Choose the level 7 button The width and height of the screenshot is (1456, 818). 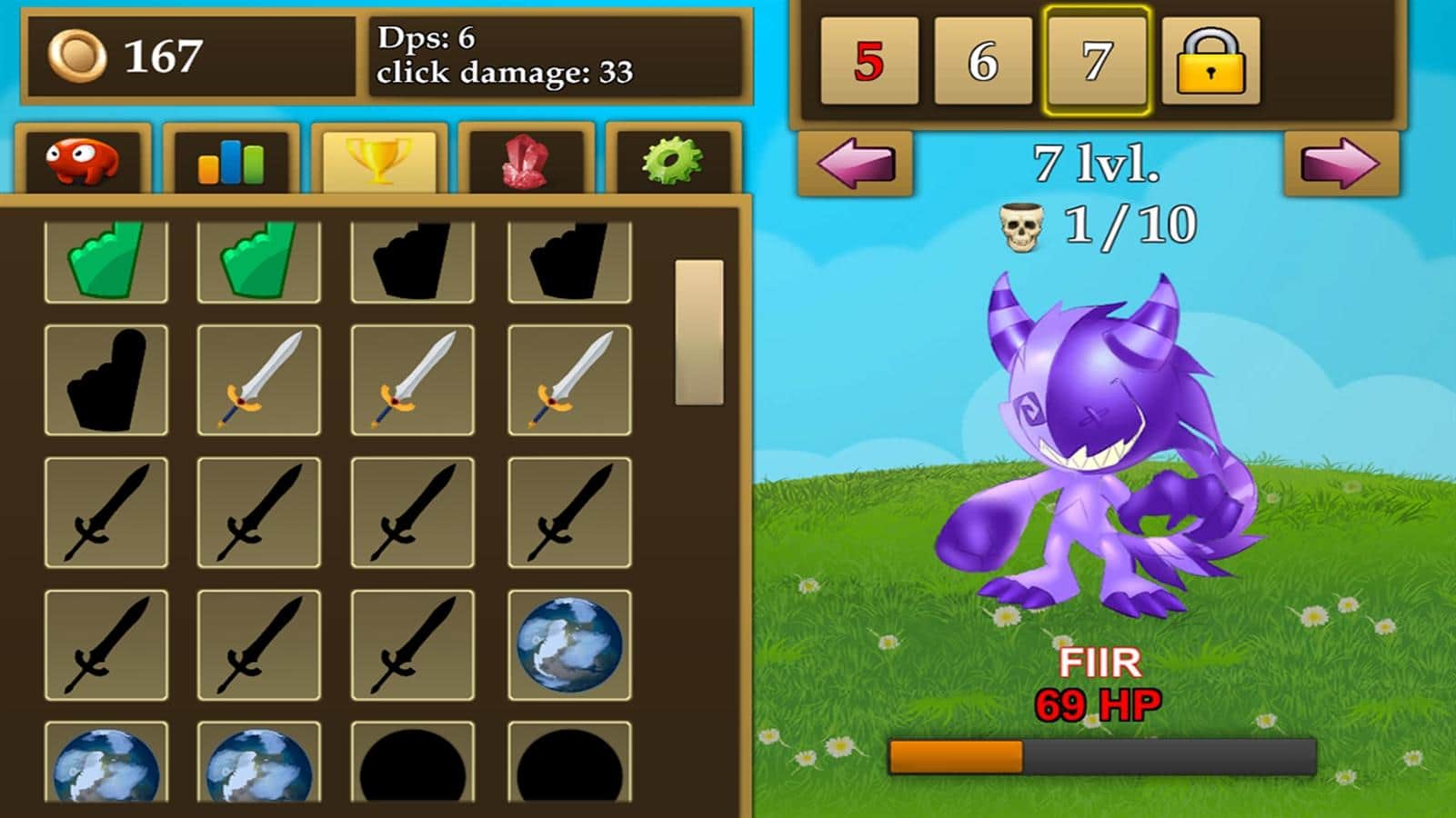pyautogui.click(x=1097, y=62)
